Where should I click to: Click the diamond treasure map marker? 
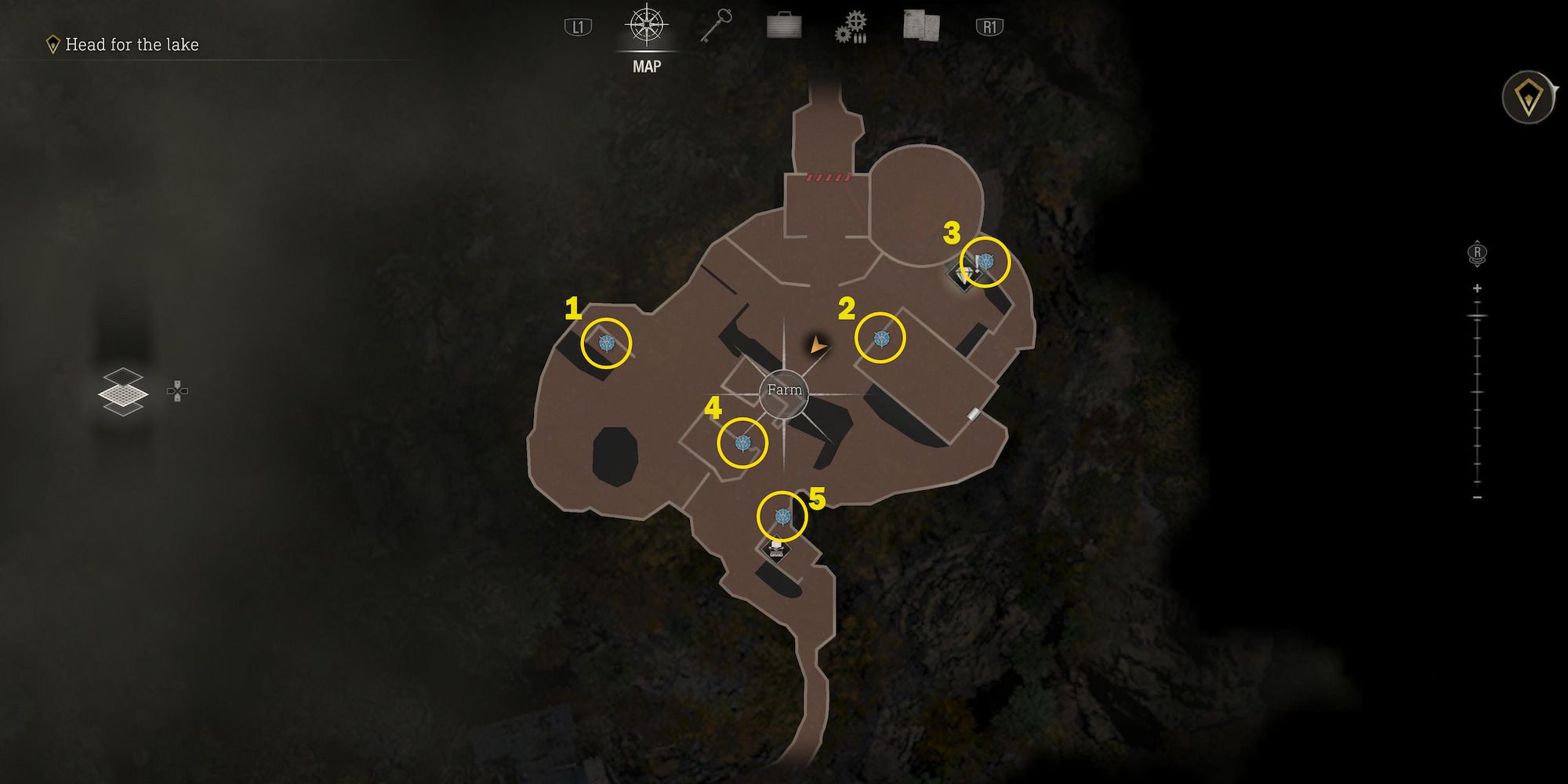point(965,274)
